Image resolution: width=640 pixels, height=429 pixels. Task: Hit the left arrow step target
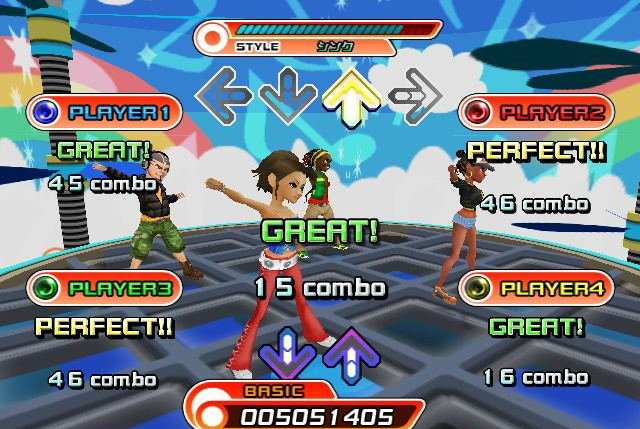tap(223, 96)
